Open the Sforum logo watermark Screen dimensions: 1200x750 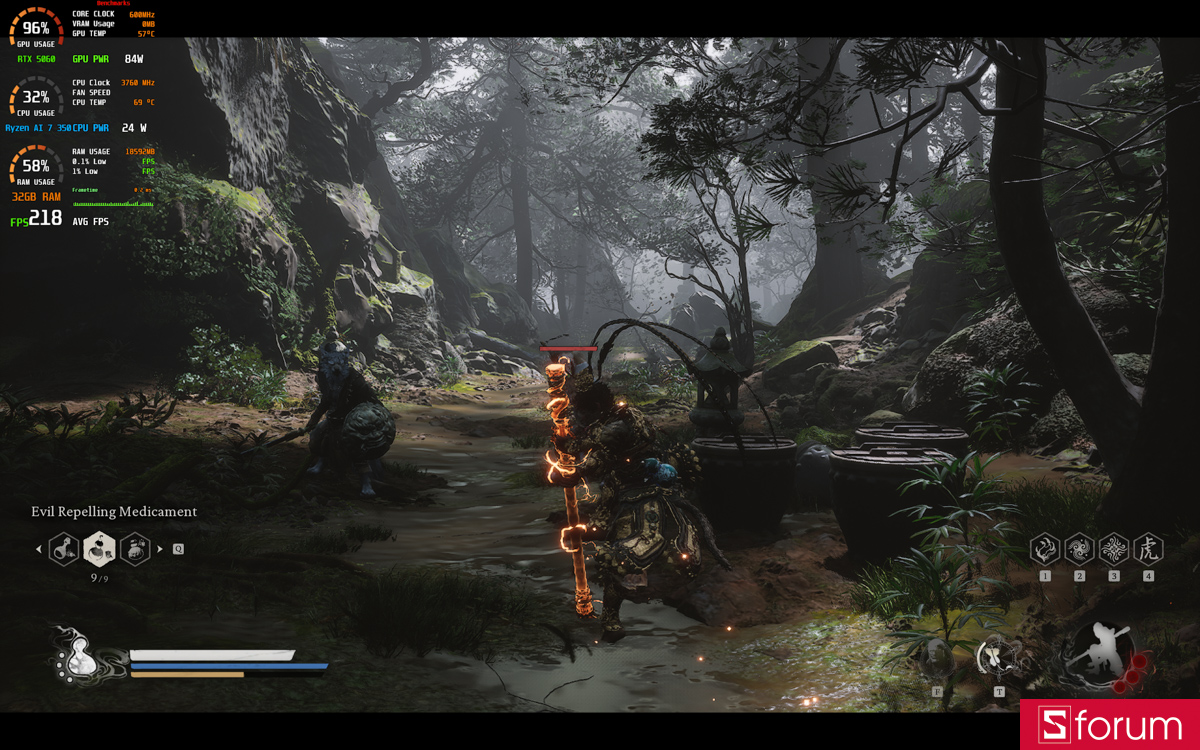(1109, 725)
